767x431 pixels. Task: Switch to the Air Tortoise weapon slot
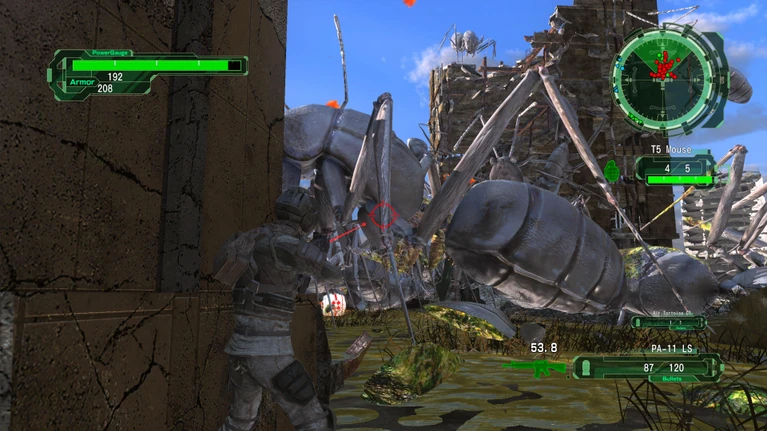pos(668,322)
